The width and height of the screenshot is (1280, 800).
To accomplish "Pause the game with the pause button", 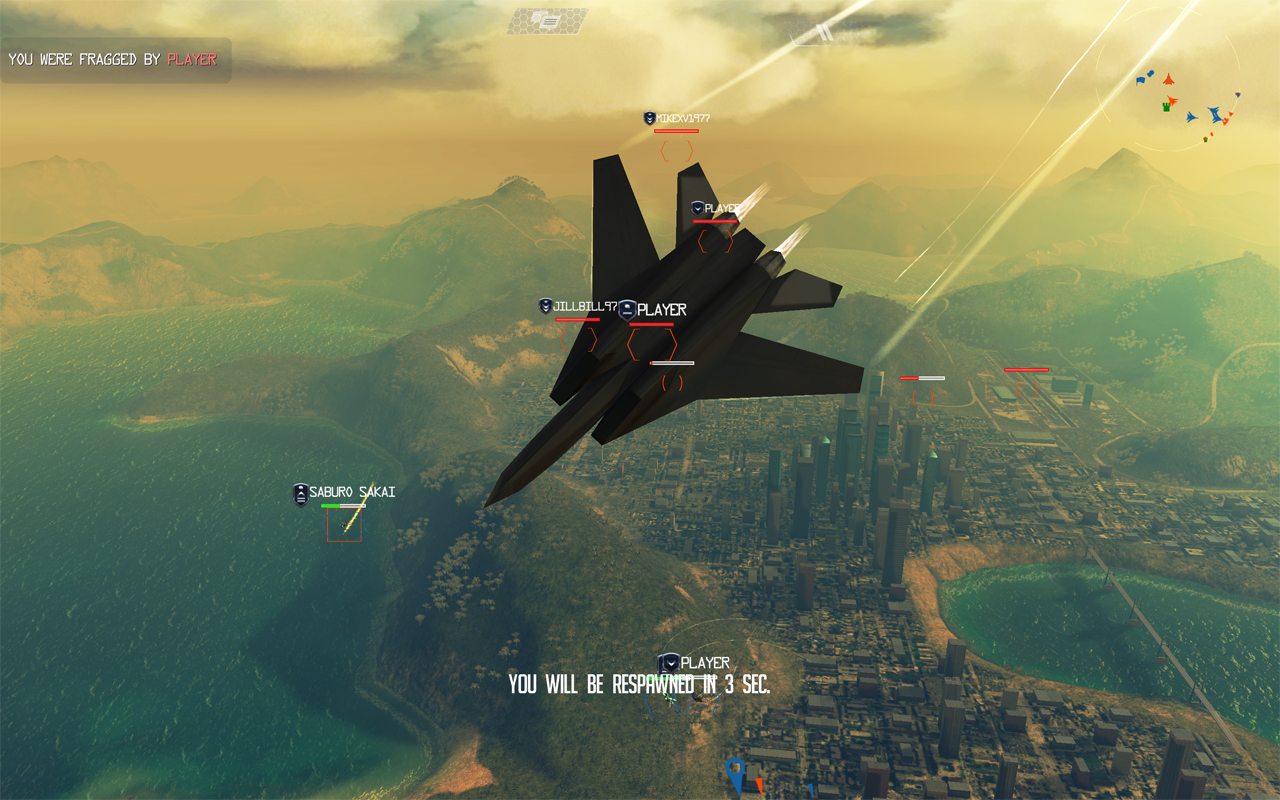I will [x=822, y=32].
